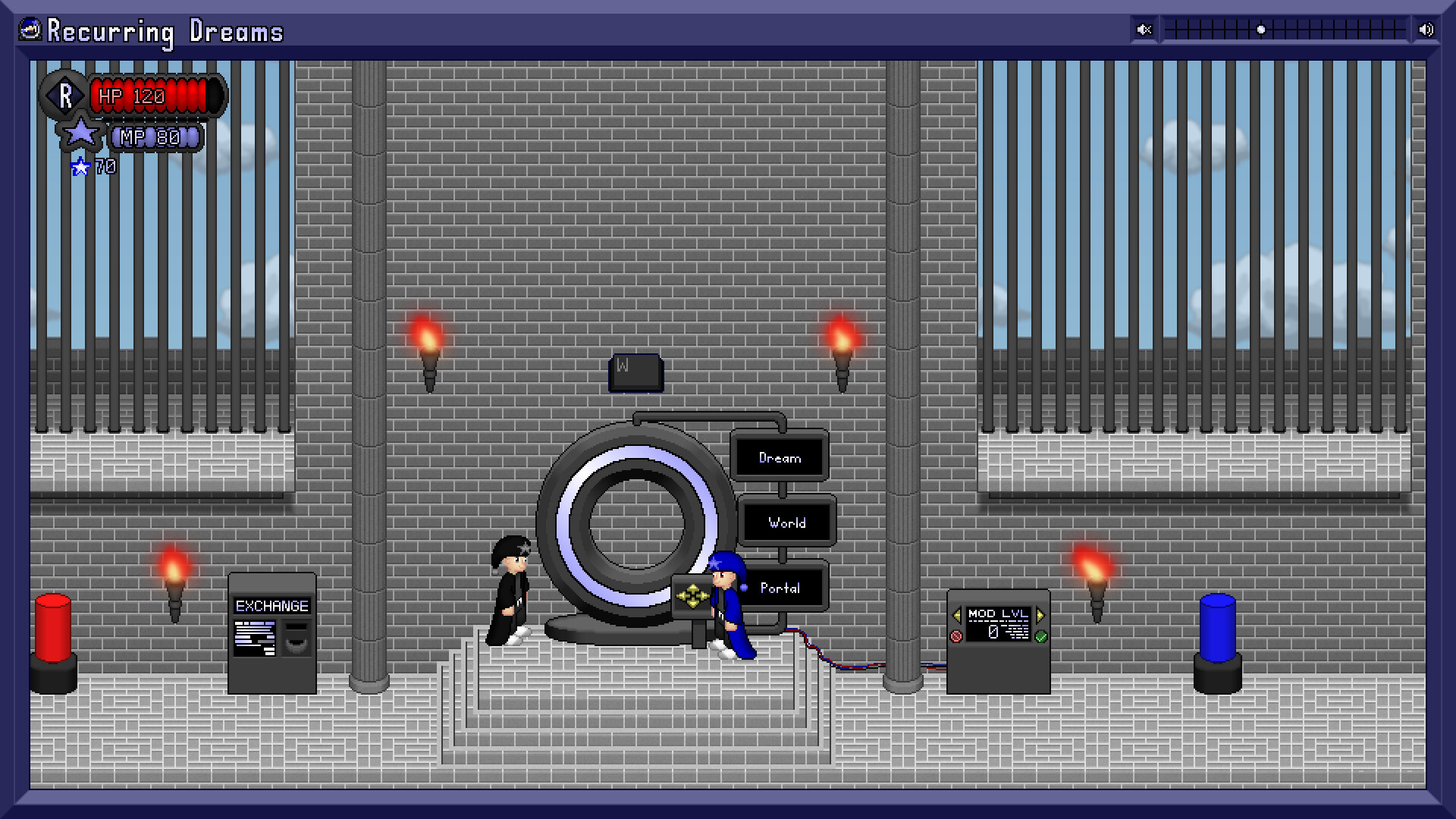Image resolution: width=1456 pixels, height=819 pixels.
Task: Click the small star beside the 70 counter
Action: coord(79,166)
